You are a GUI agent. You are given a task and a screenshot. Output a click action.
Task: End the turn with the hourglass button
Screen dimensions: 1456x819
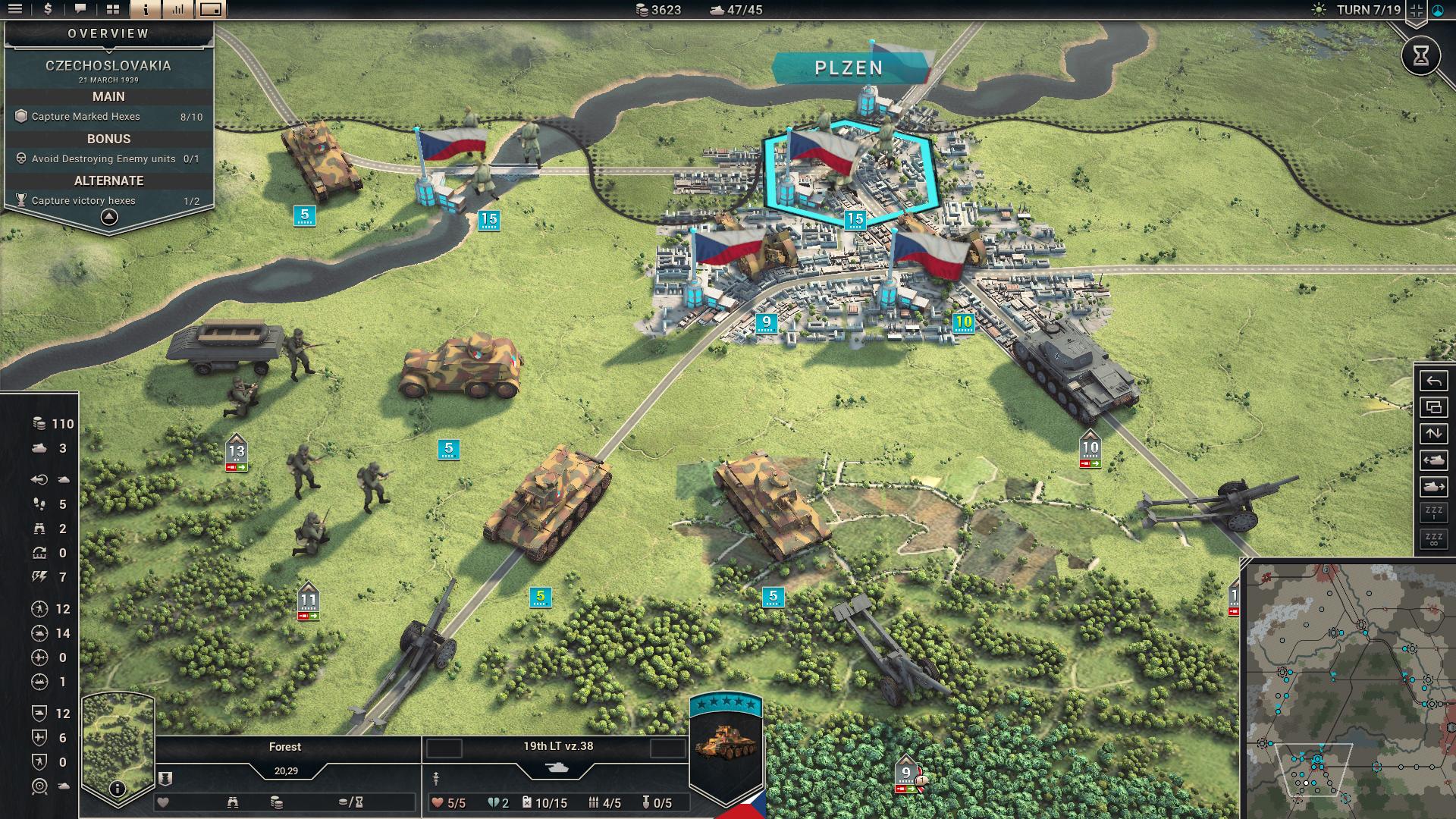click(x=1420, y=55)
